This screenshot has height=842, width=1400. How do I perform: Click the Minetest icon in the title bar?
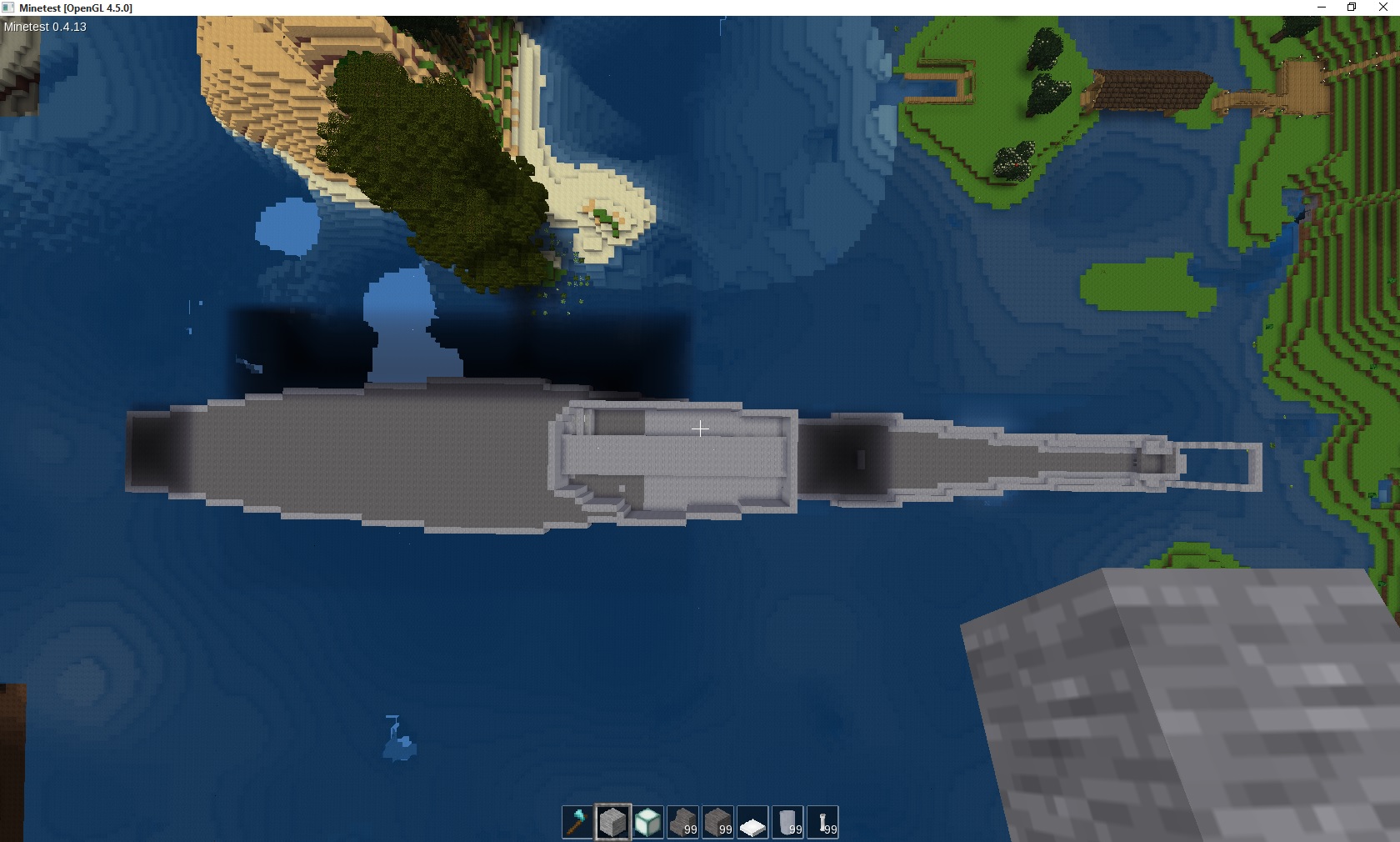click(9, 8)
